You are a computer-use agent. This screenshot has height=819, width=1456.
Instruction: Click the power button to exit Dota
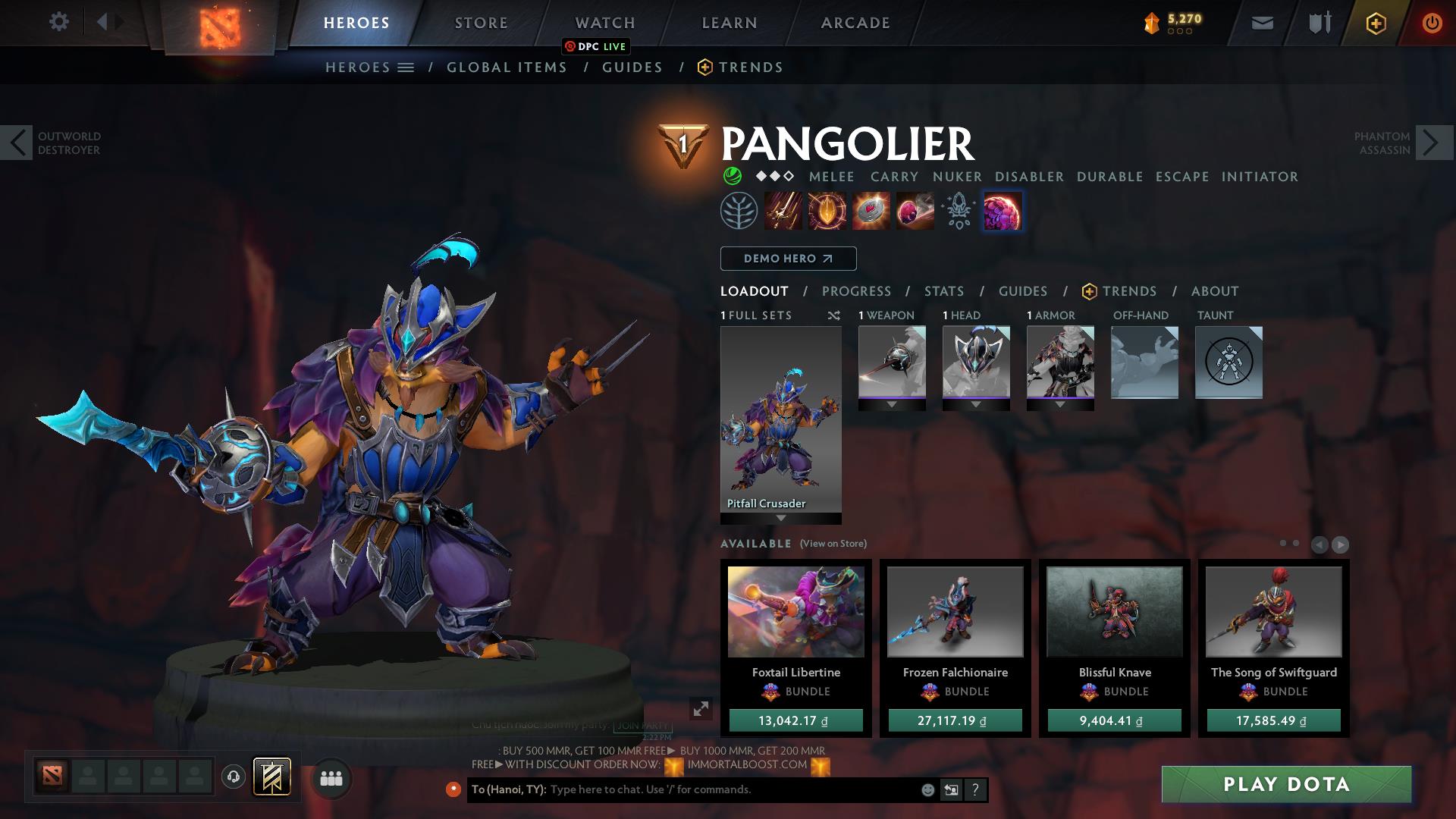click(1432, 23)
